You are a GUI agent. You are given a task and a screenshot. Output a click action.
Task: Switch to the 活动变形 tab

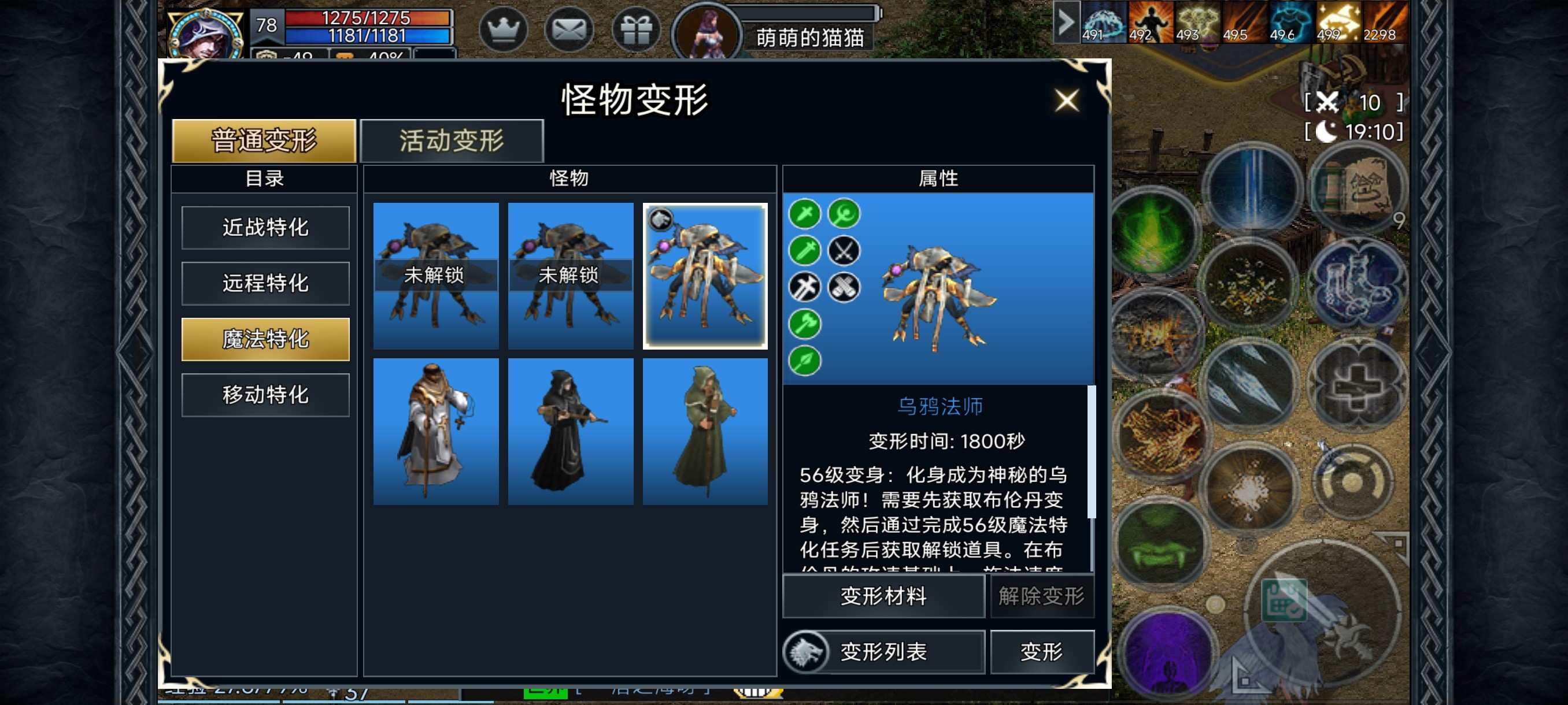click(452, 141)
